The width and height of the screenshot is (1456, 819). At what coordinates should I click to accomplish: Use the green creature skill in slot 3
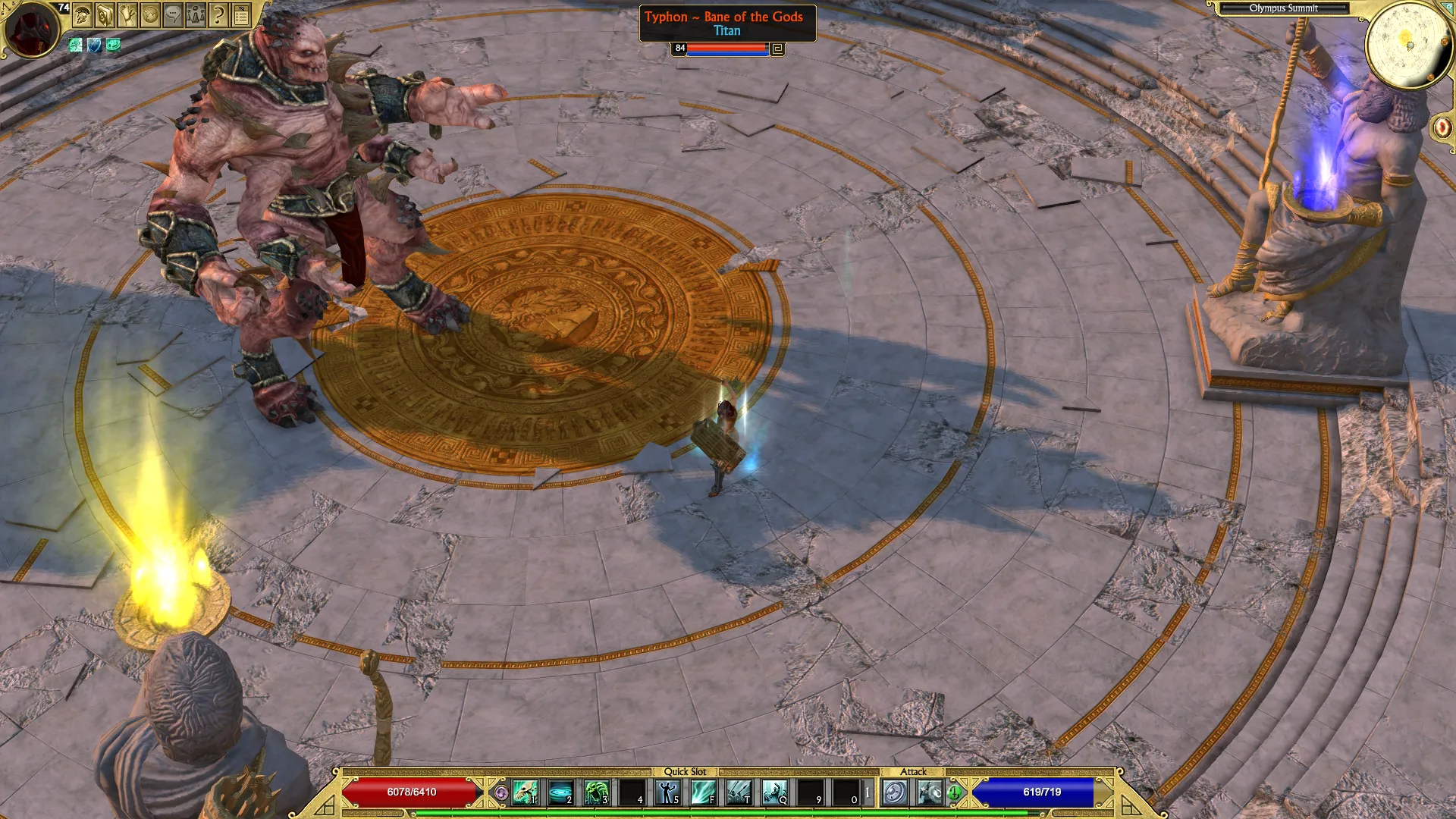coord(596,792)
